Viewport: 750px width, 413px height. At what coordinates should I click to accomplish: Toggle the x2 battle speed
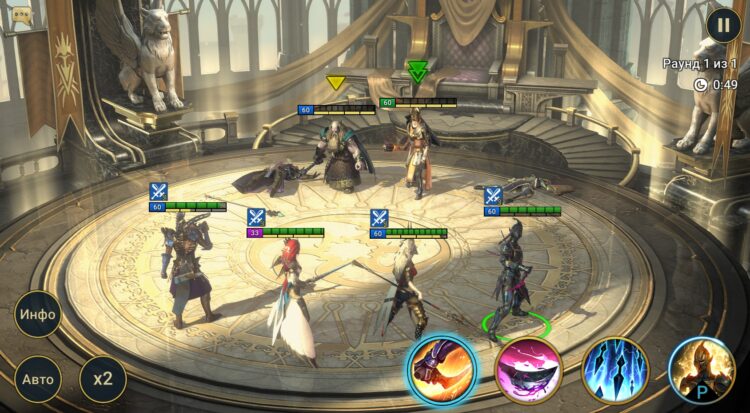[103, 379]
